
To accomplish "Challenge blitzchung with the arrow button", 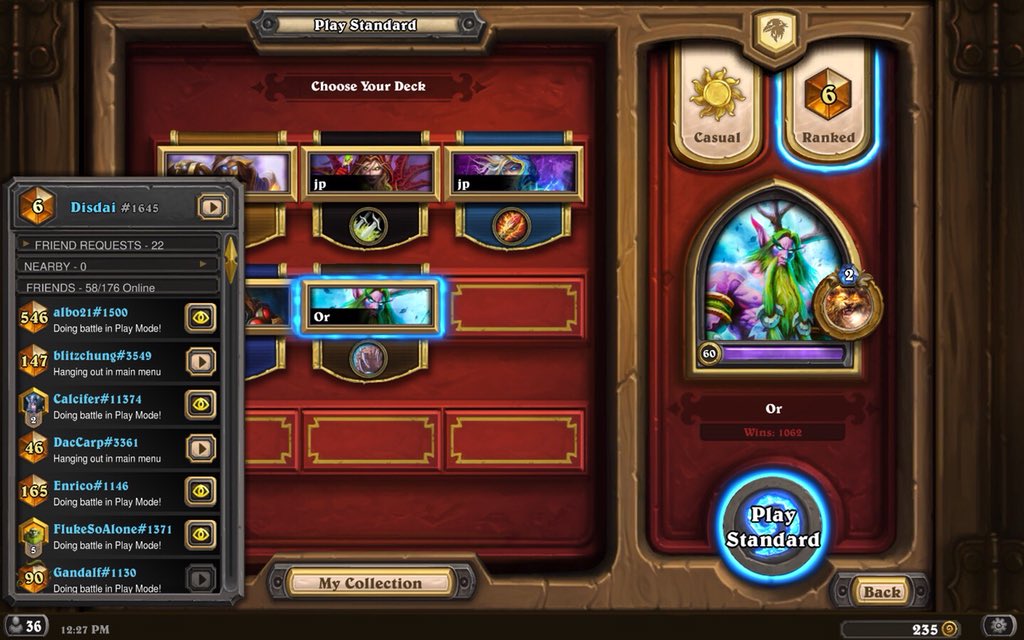I will tap(201, 361).
